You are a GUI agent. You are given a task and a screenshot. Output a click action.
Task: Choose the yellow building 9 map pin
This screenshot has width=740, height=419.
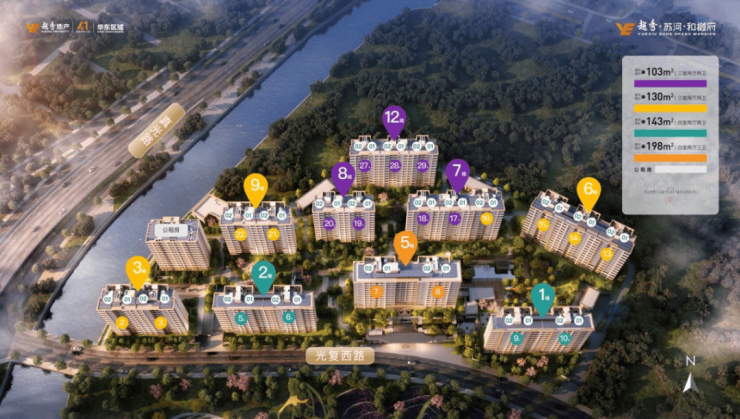(256, 187)
